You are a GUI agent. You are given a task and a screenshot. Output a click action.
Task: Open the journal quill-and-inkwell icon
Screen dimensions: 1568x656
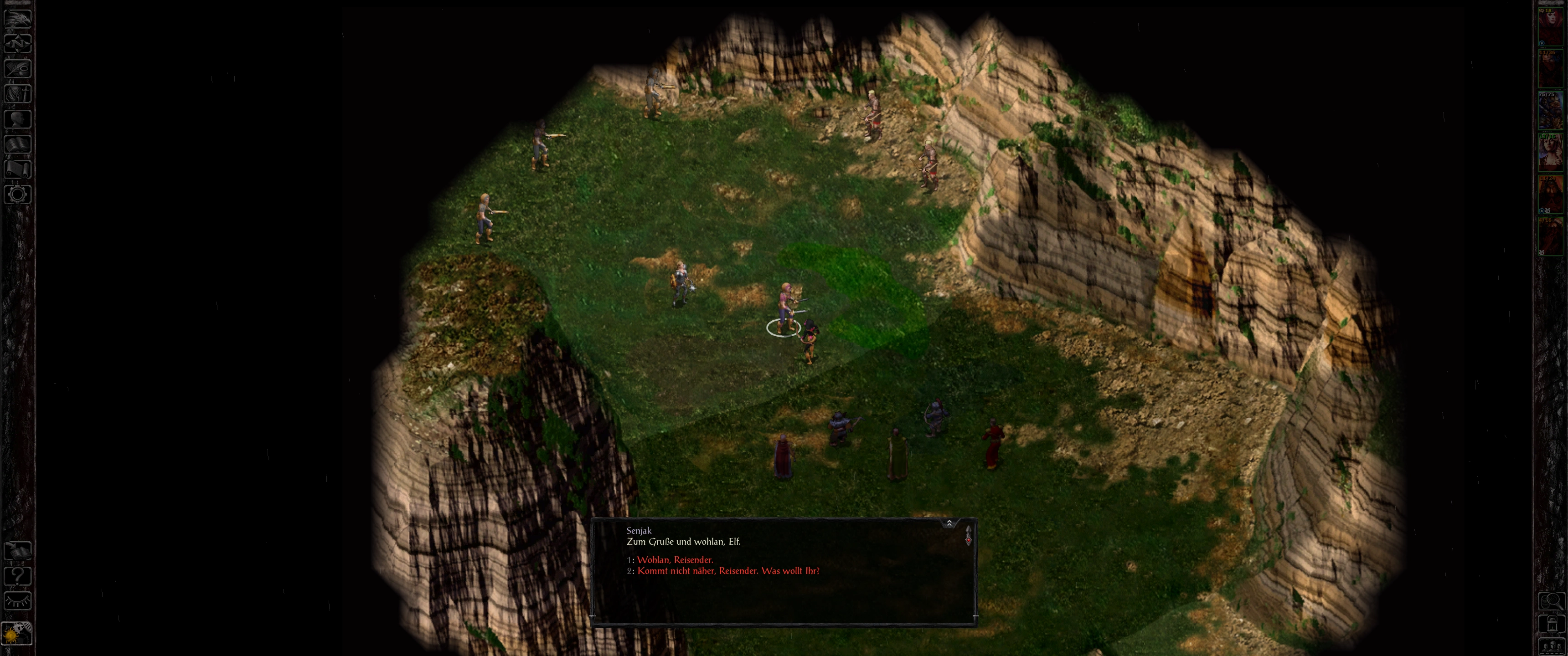coord(18,68)
